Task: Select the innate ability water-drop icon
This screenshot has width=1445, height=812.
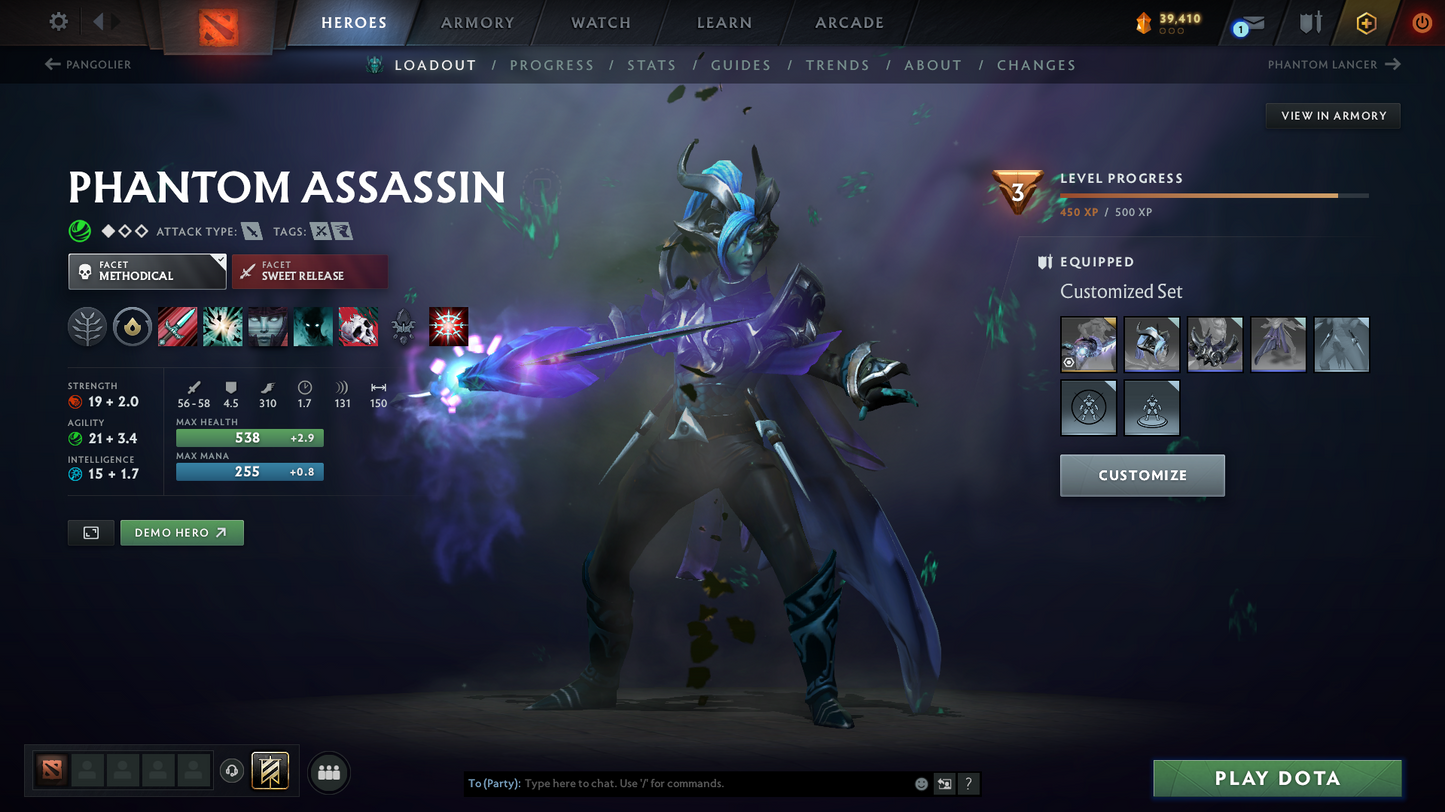Action: pos(132,326)
